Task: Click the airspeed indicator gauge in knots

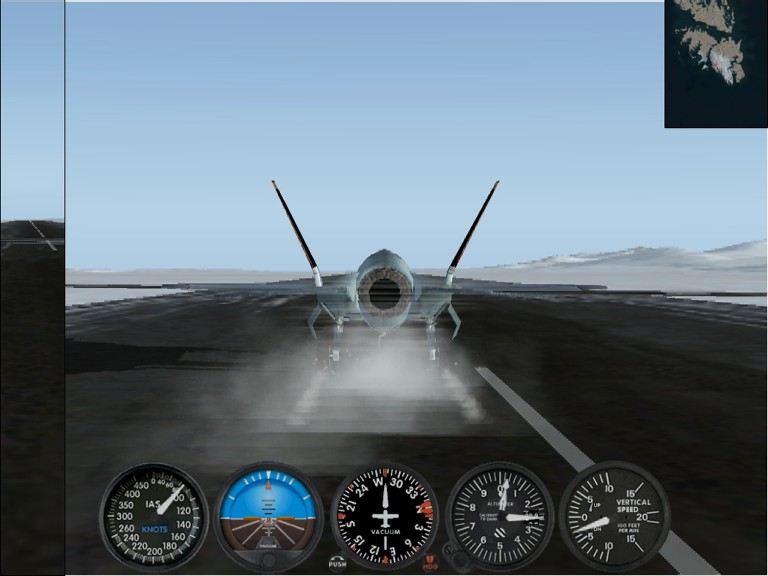Action: pyautogui.click(x=153, y=516)
